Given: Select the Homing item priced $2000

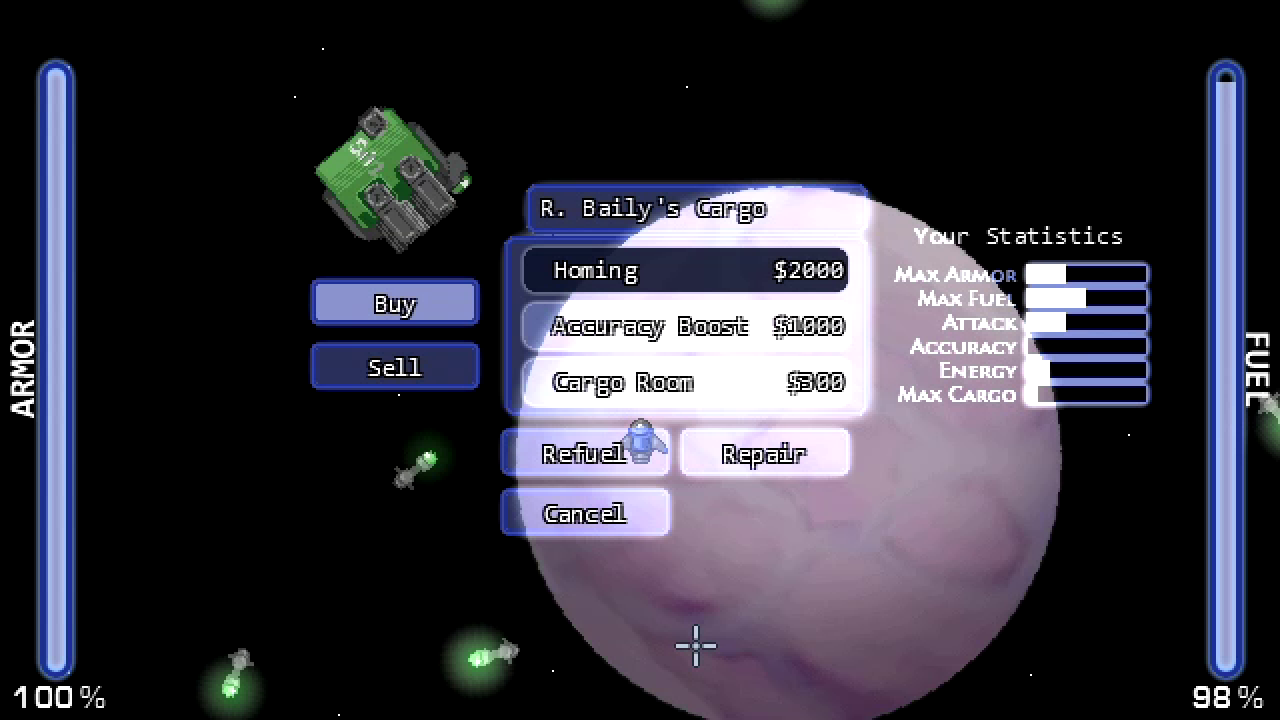Looking at the screenshot, I should pyautogui.click(x=684, y=270).
